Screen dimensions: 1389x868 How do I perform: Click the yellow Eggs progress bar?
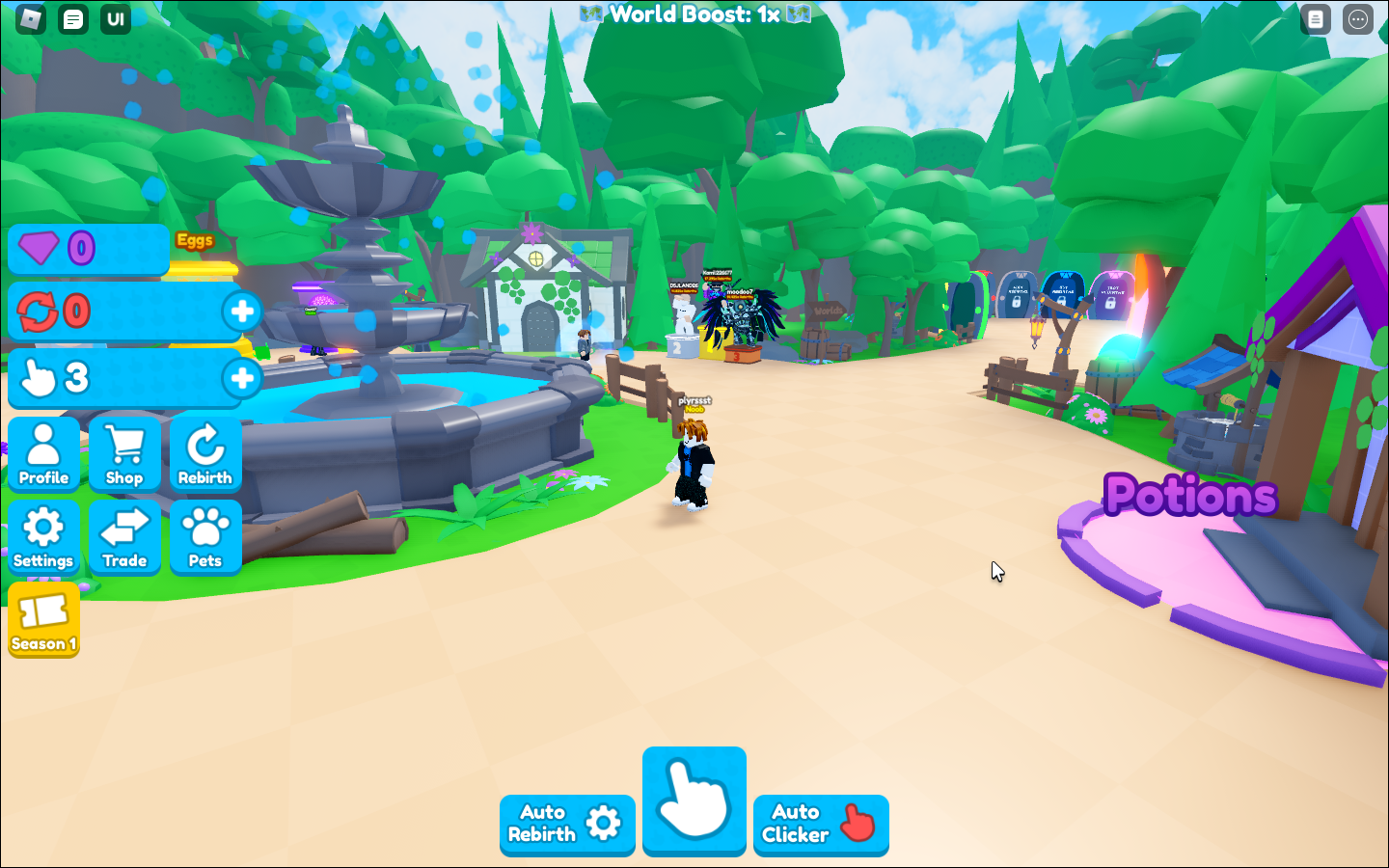(203, 267)
